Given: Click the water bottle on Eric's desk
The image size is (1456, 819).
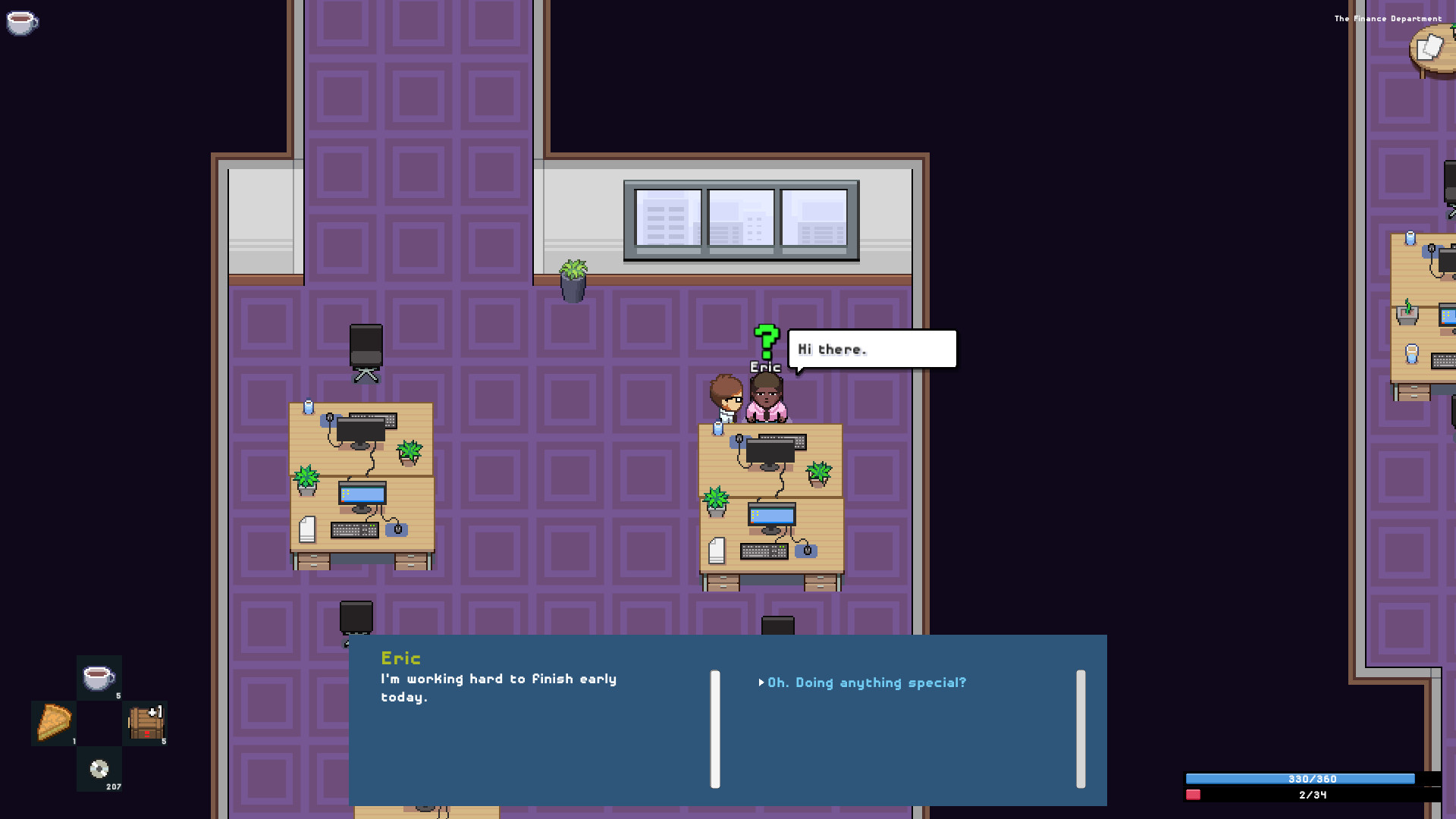Looking at the screenshot, I should point(717,428).
